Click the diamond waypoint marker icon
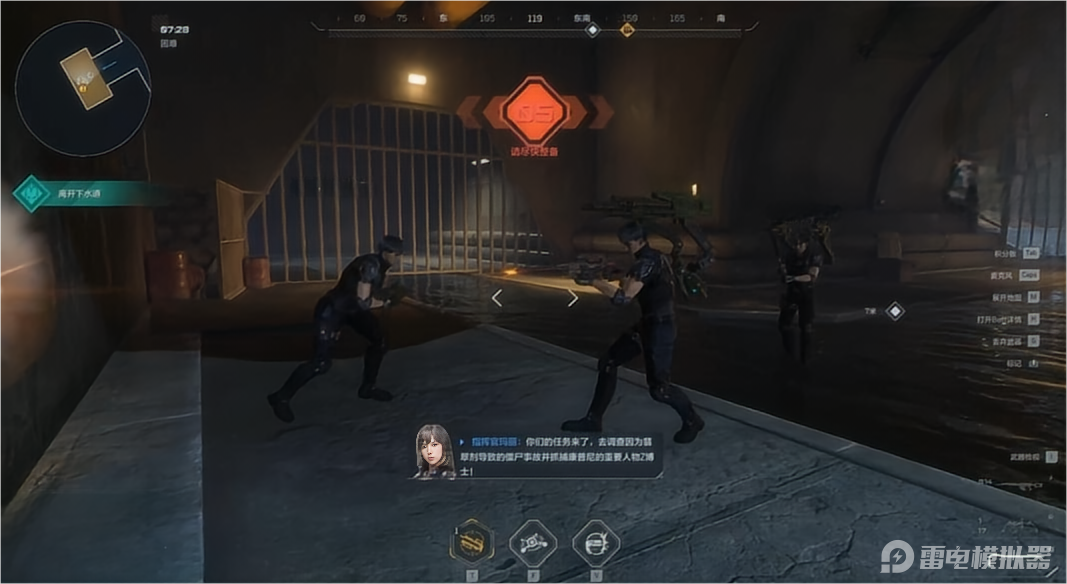Screen dimensions: 1067x584 click(895, 311)
